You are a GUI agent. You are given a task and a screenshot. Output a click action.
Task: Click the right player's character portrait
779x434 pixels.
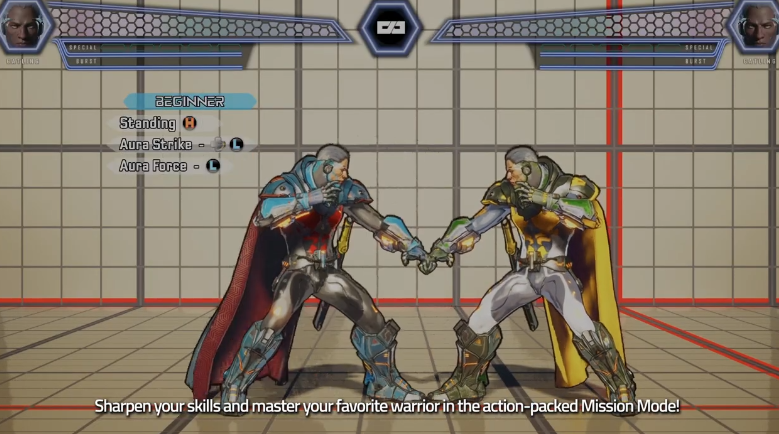[x=756, y=26]
